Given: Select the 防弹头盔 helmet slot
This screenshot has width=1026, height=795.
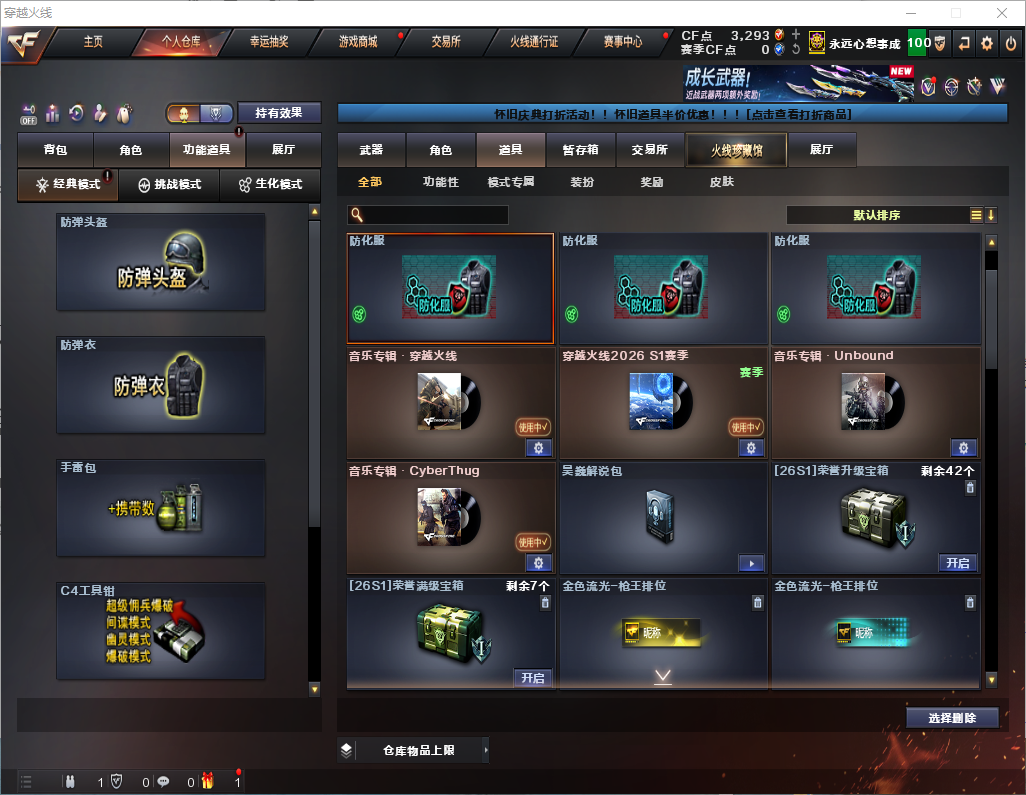Looking at the screenshot, I should (x=161, y=262).
